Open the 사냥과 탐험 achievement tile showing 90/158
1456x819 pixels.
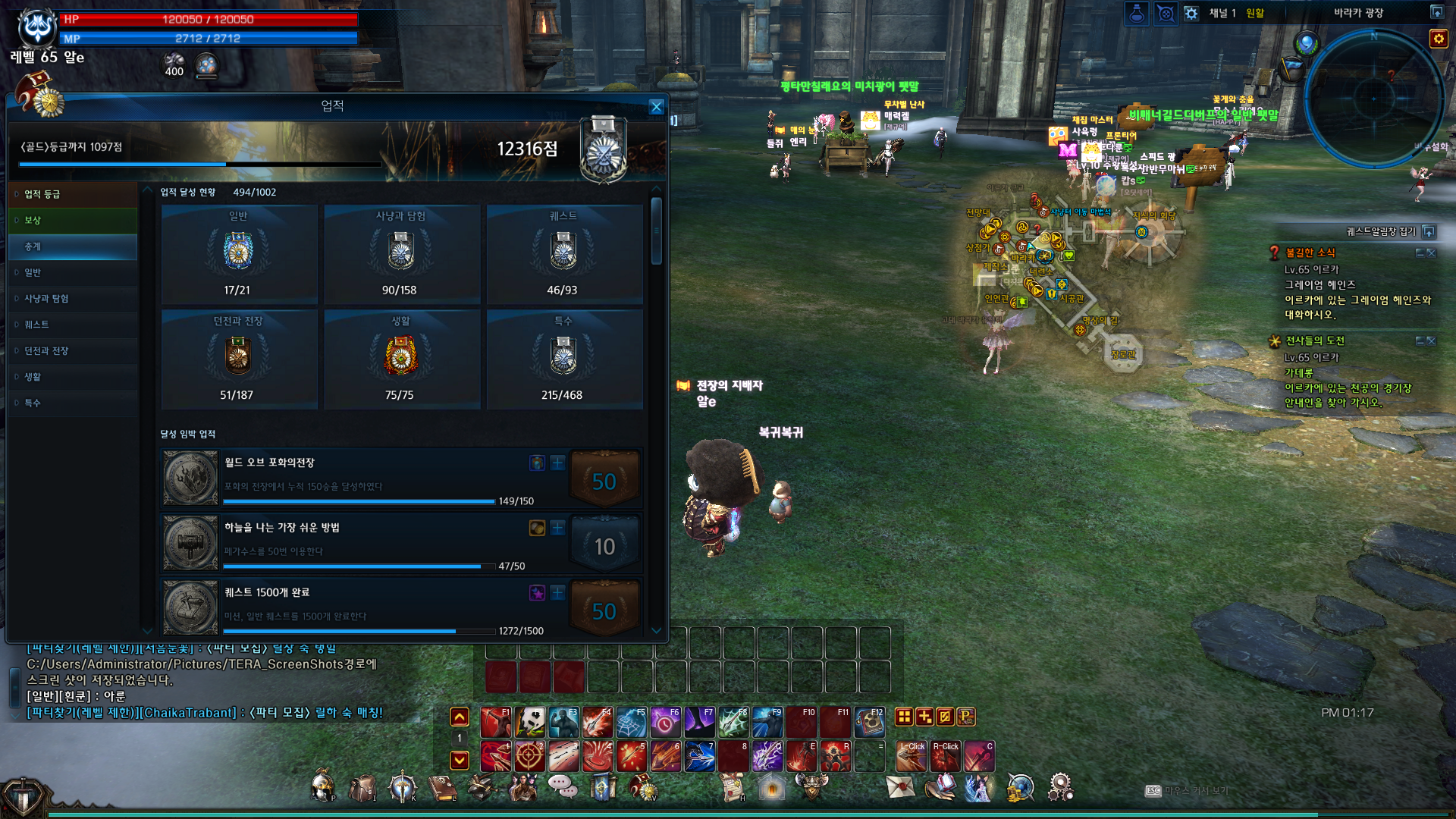400,255
